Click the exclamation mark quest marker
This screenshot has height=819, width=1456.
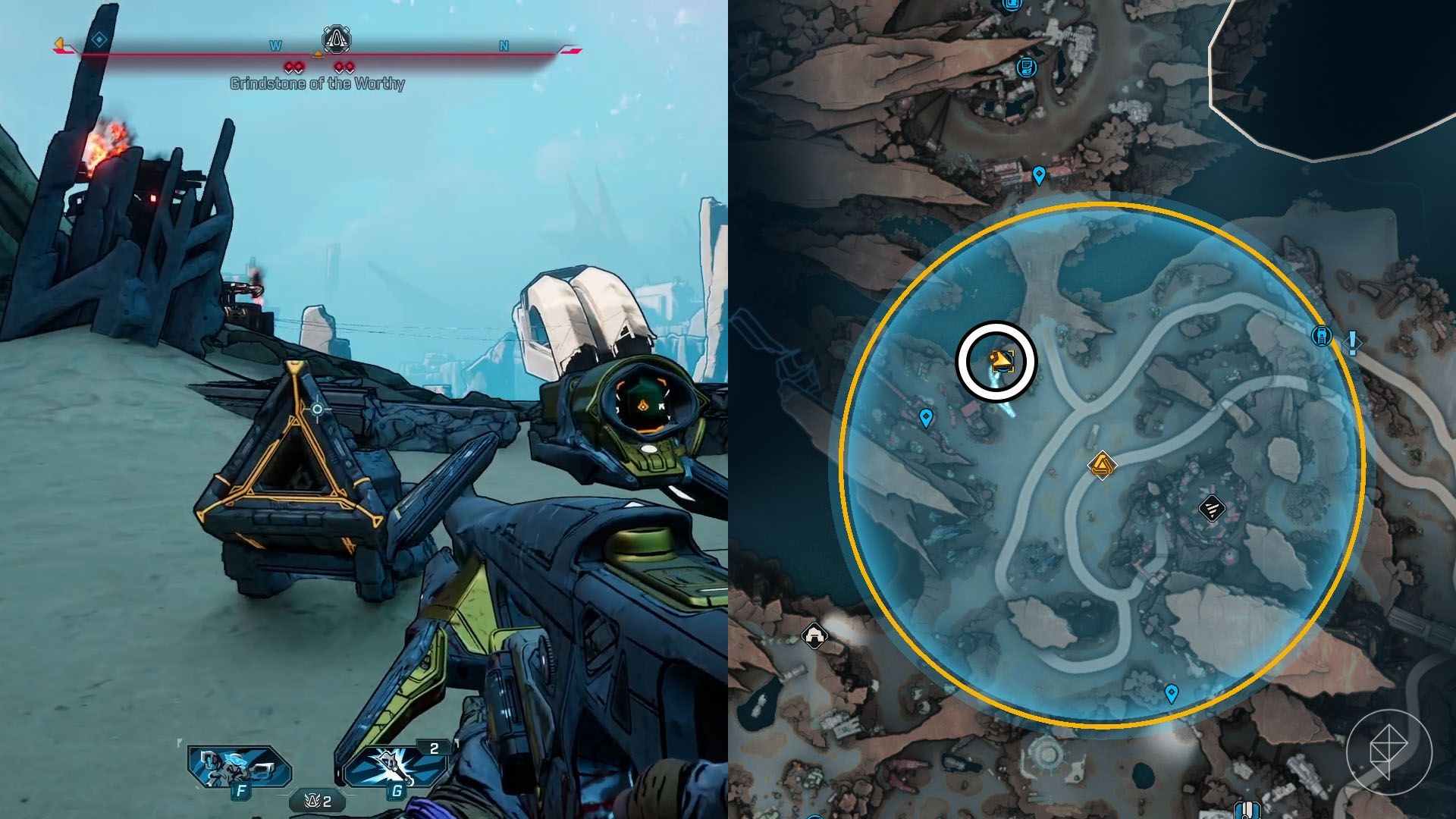(1352, 342)
